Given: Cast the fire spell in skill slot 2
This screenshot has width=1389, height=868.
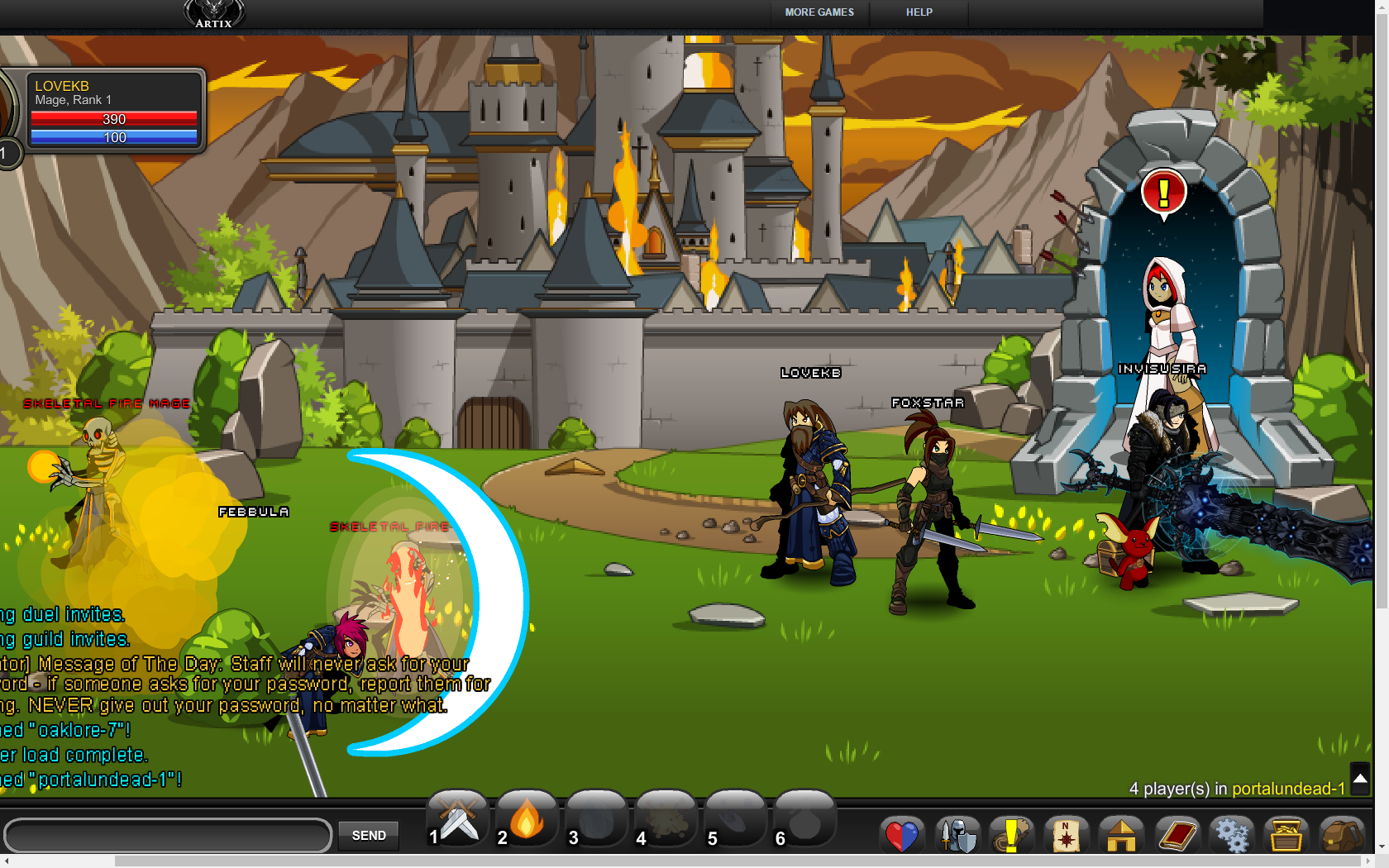Looking at the screenshot, I should [526, 820].
